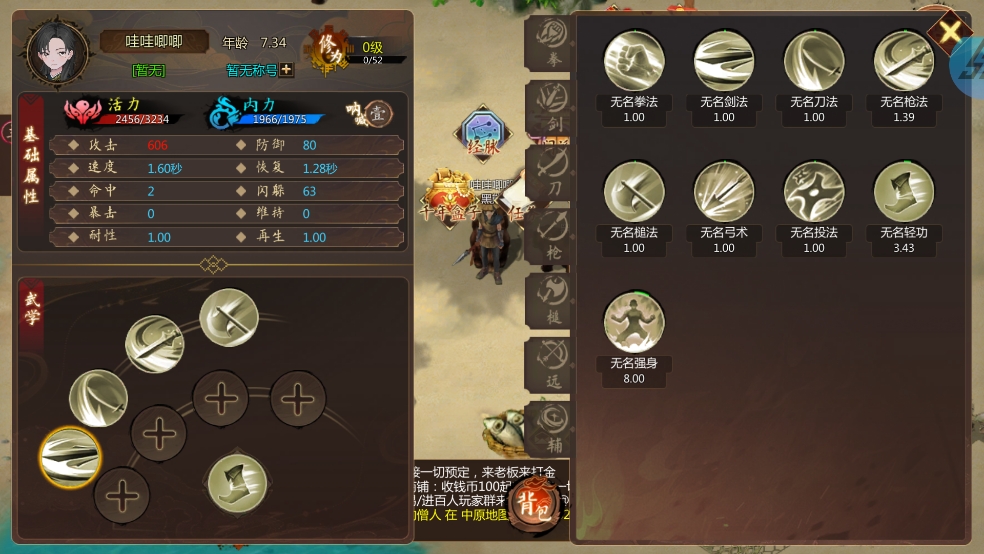984x554 pixels.
Task: Show the 远 ranged category tab
Action: point(552,363)
